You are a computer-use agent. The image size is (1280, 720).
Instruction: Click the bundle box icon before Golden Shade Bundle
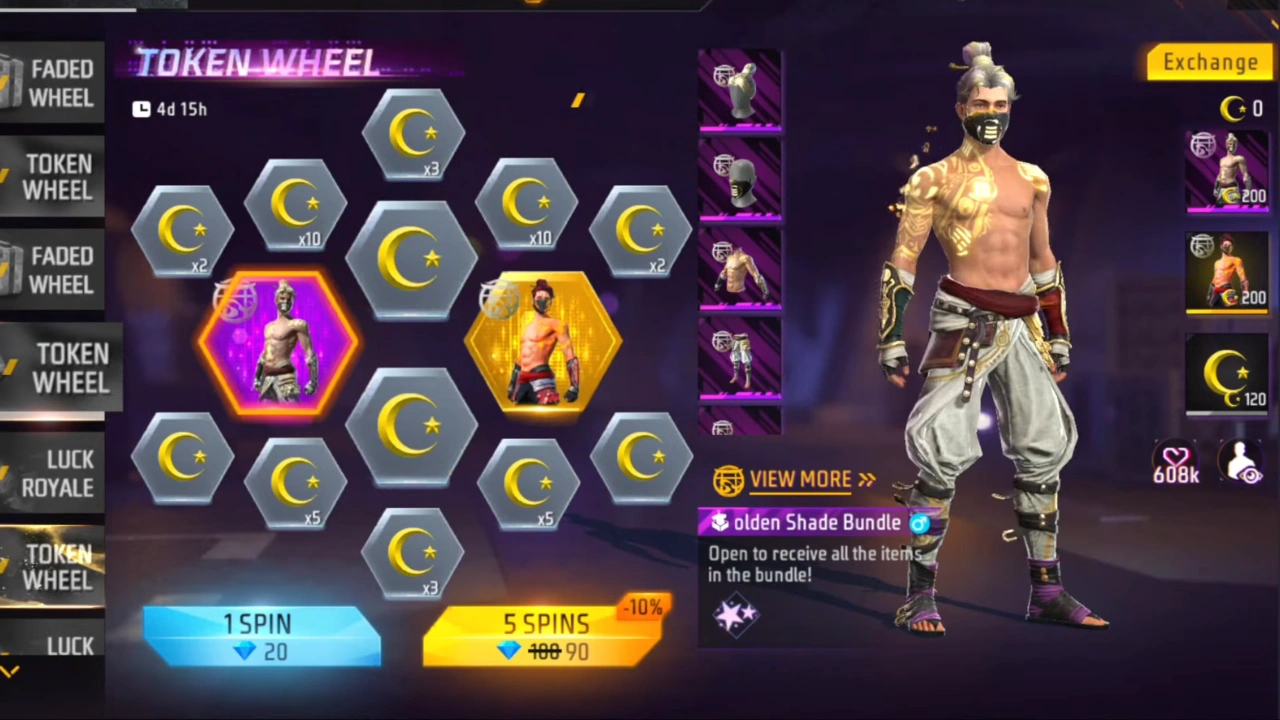tap(720, 522)
